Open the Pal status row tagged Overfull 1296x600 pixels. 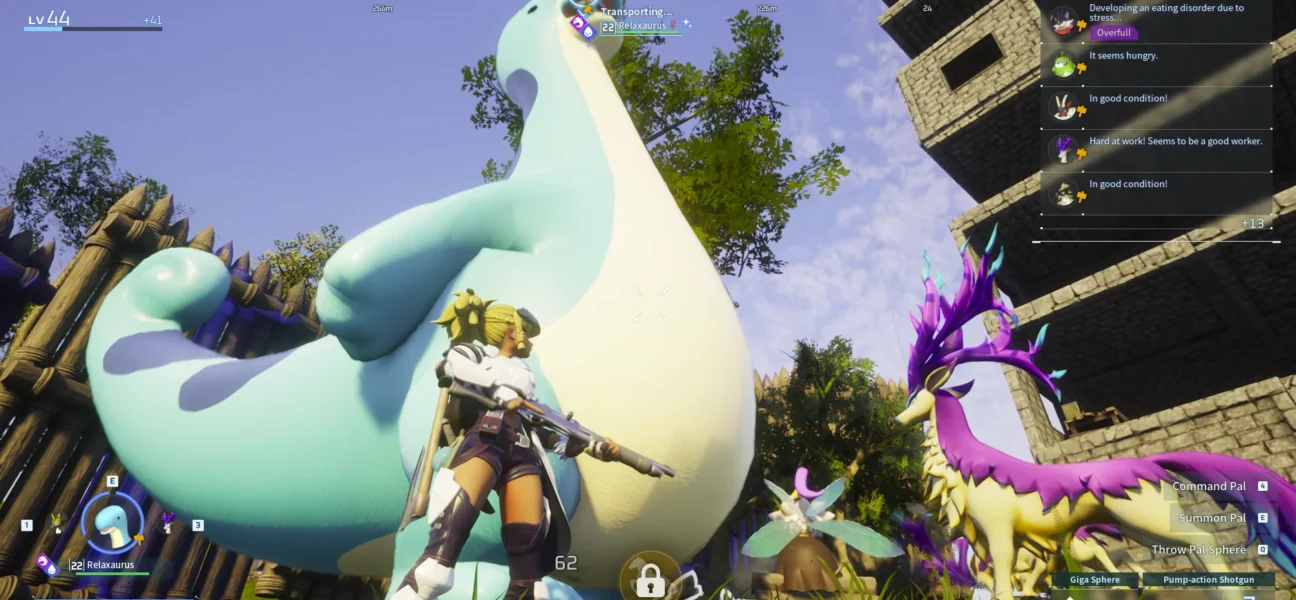coord(1158,21)
